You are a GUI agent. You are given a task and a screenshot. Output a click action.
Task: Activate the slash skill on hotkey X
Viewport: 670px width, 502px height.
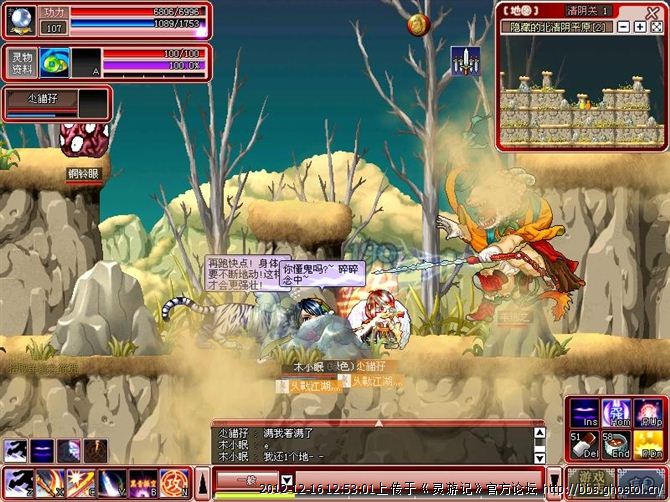(x=49, y=483)
